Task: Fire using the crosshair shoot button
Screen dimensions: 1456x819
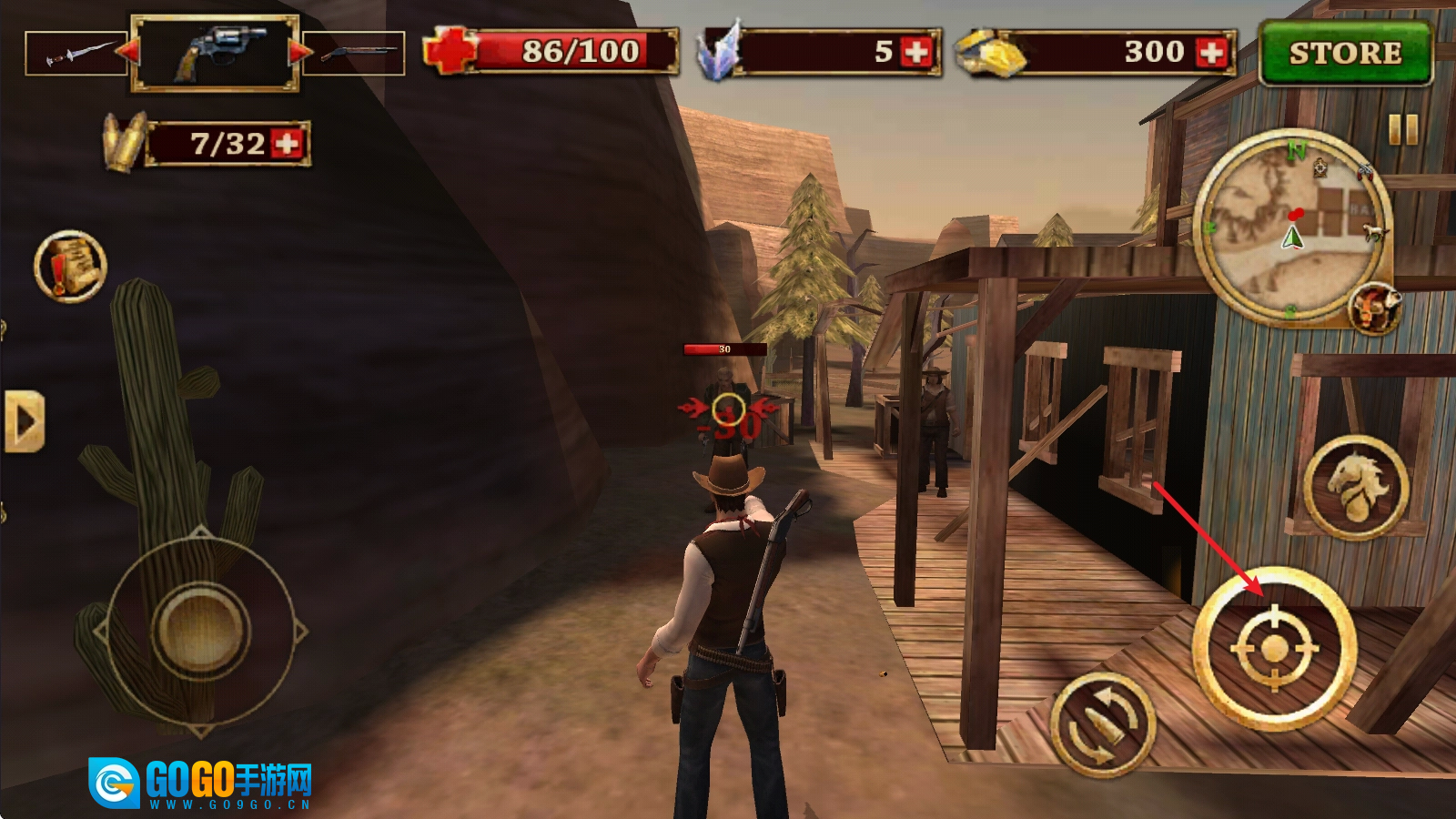Action: [1274, 648]
